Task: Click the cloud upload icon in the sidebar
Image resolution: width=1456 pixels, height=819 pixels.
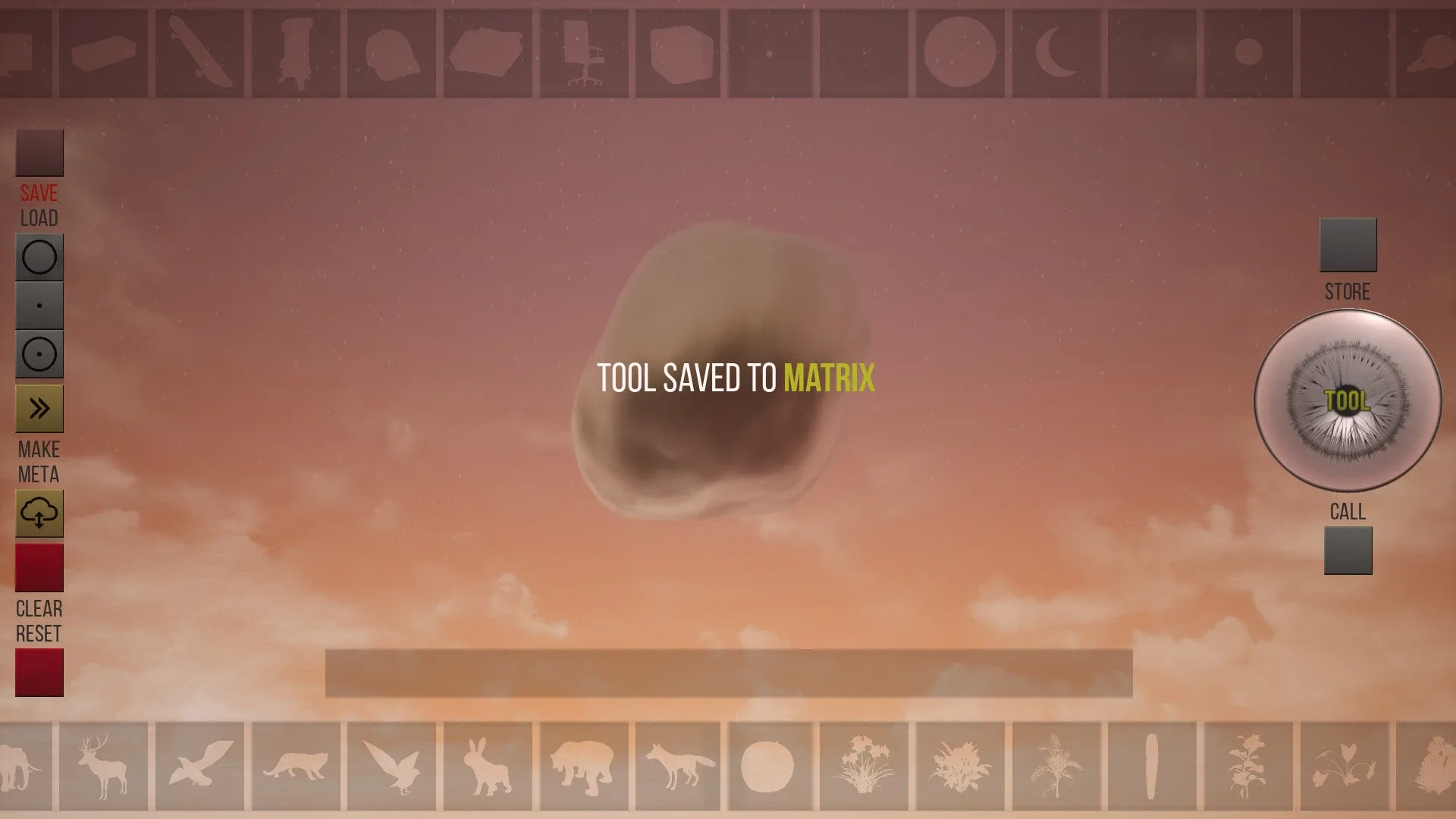Action: 39,513
